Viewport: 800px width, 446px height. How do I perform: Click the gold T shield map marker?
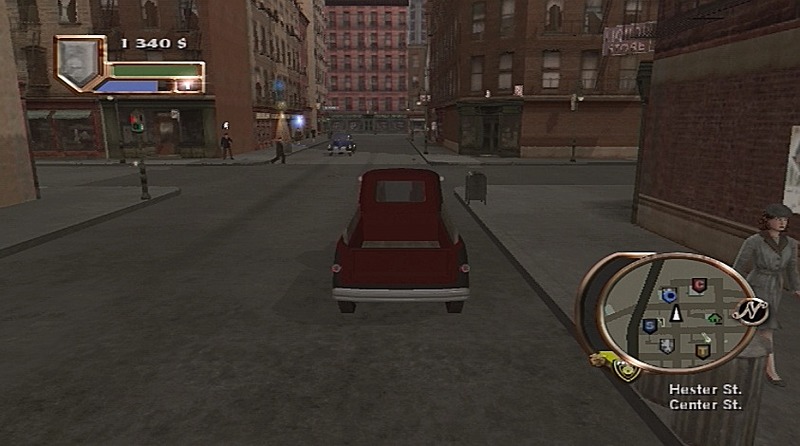[x=702, y=351]
